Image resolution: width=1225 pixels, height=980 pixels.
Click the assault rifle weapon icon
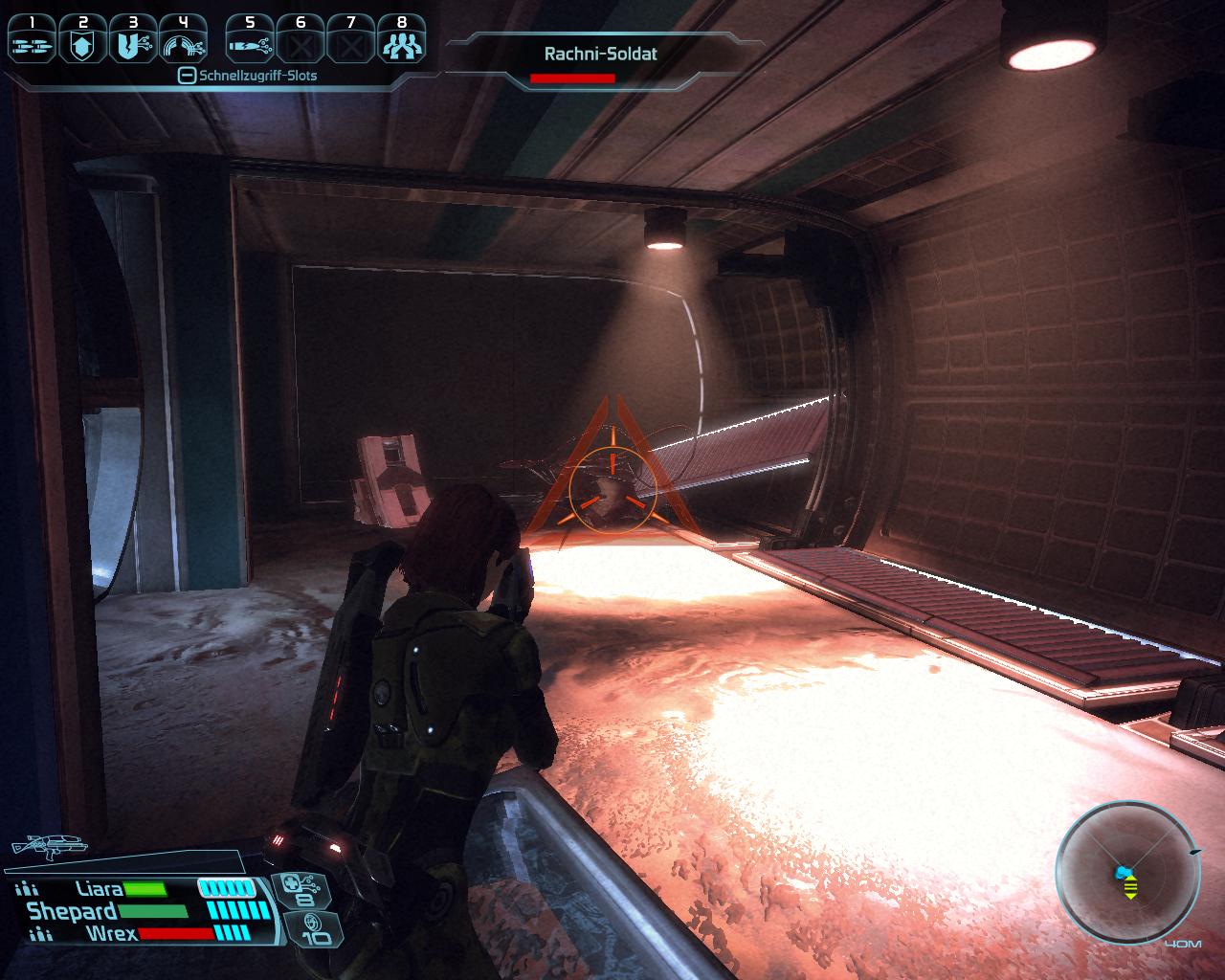tap(48, 845)
